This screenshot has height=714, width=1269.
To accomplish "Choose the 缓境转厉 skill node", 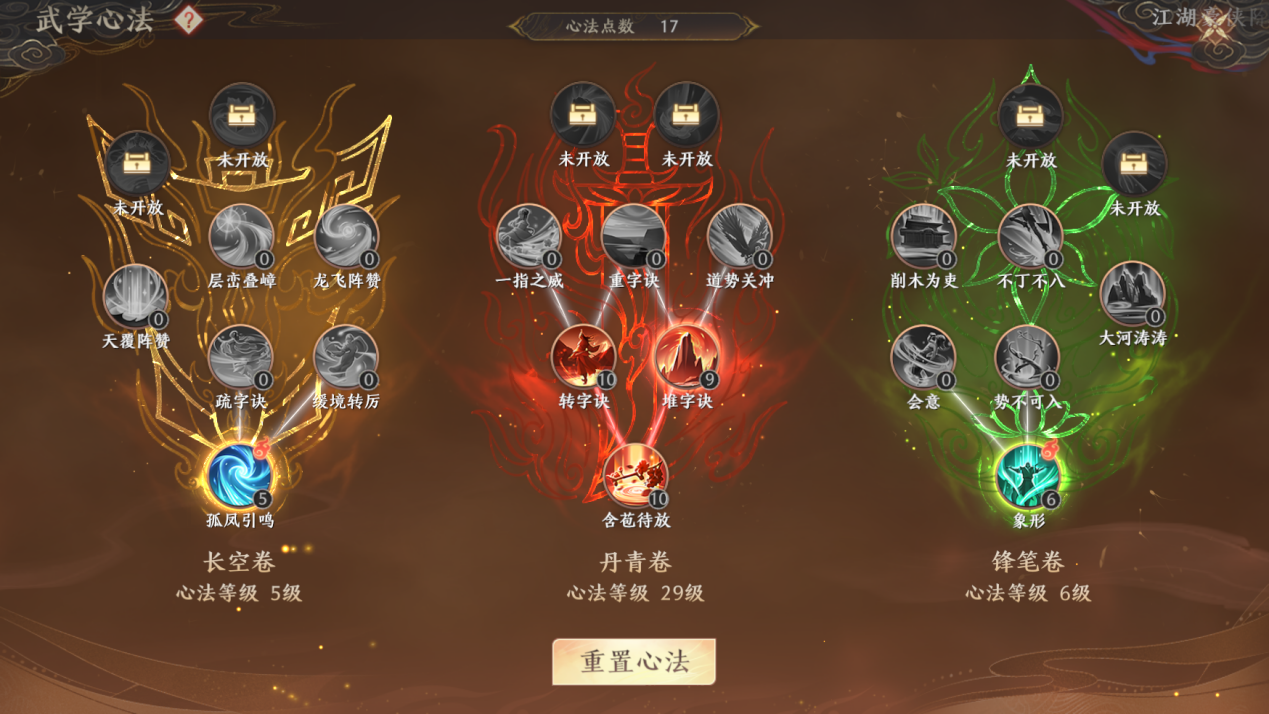I will coord(346,357).
